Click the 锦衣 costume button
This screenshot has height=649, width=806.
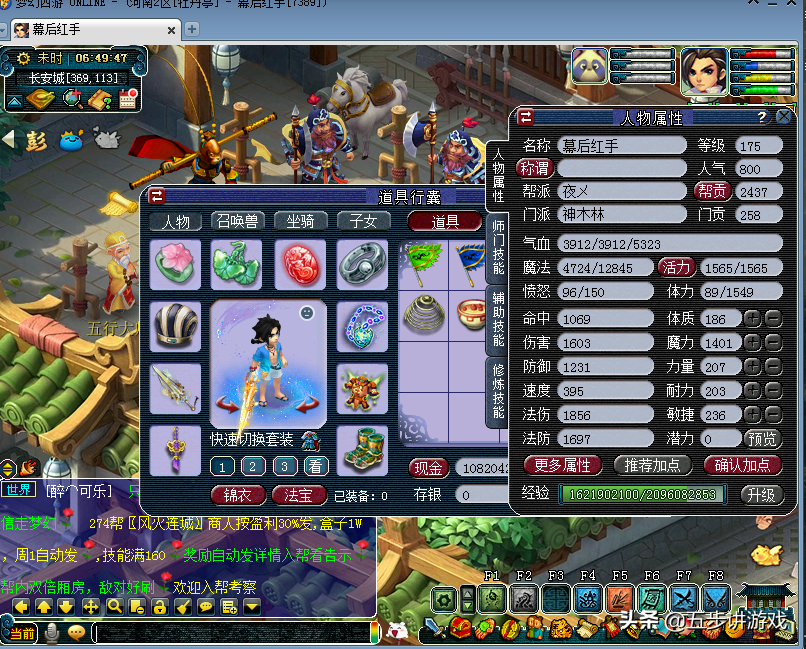tap(238, 494)
